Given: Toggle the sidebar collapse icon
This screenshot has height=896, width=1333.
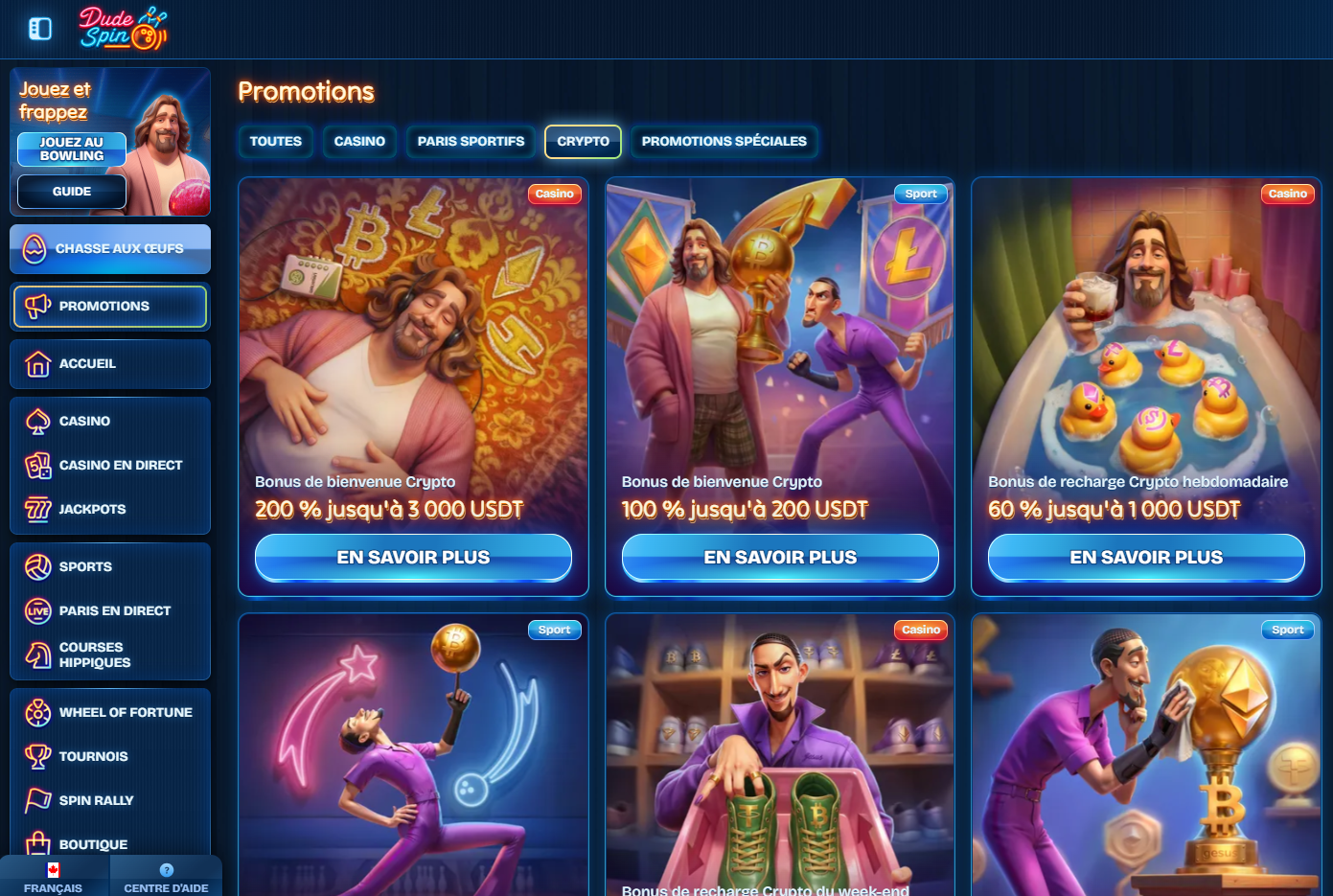Looking at the screenshot, I should 40,29.
